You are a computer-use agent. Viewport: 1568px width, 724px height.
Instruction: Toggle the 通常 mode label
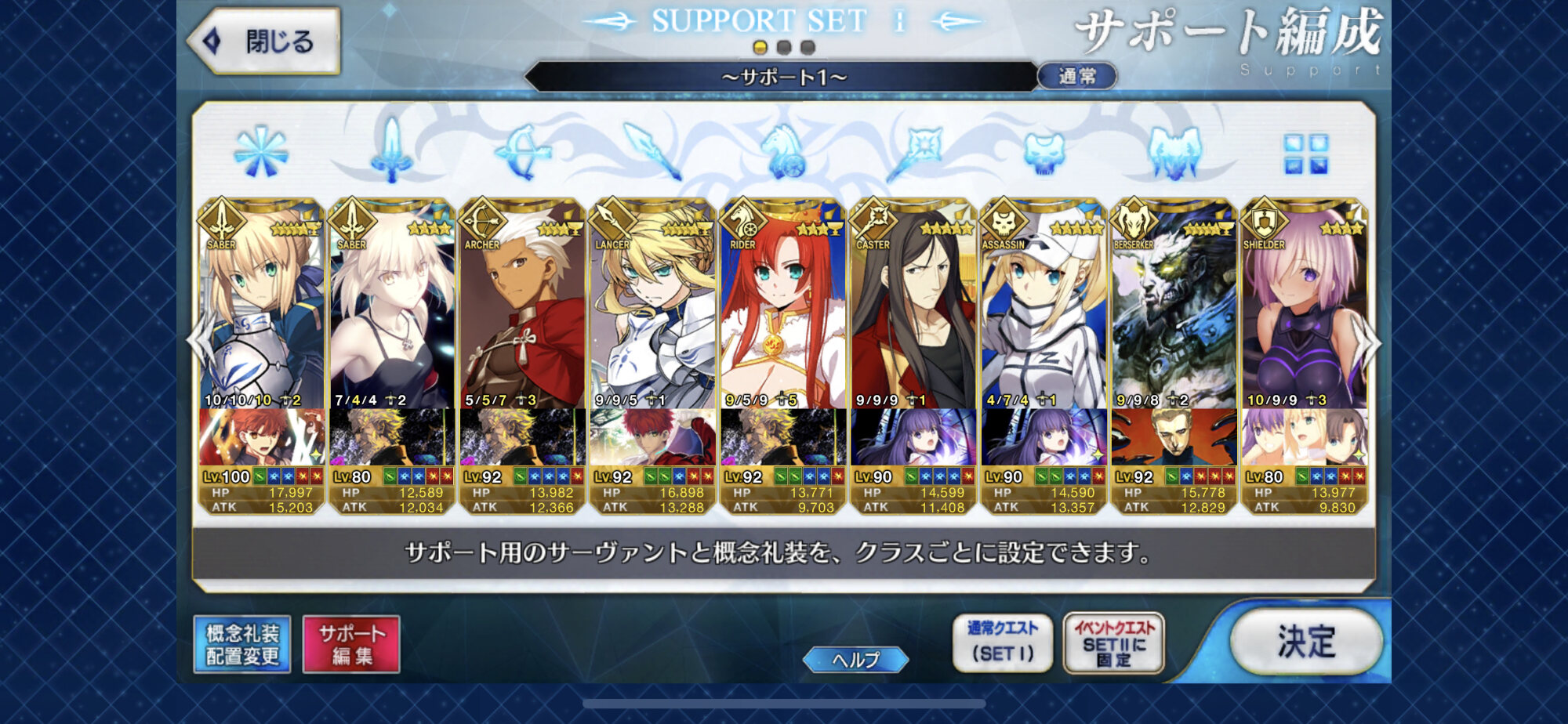pyautogui.click(x=1077, y=76)
